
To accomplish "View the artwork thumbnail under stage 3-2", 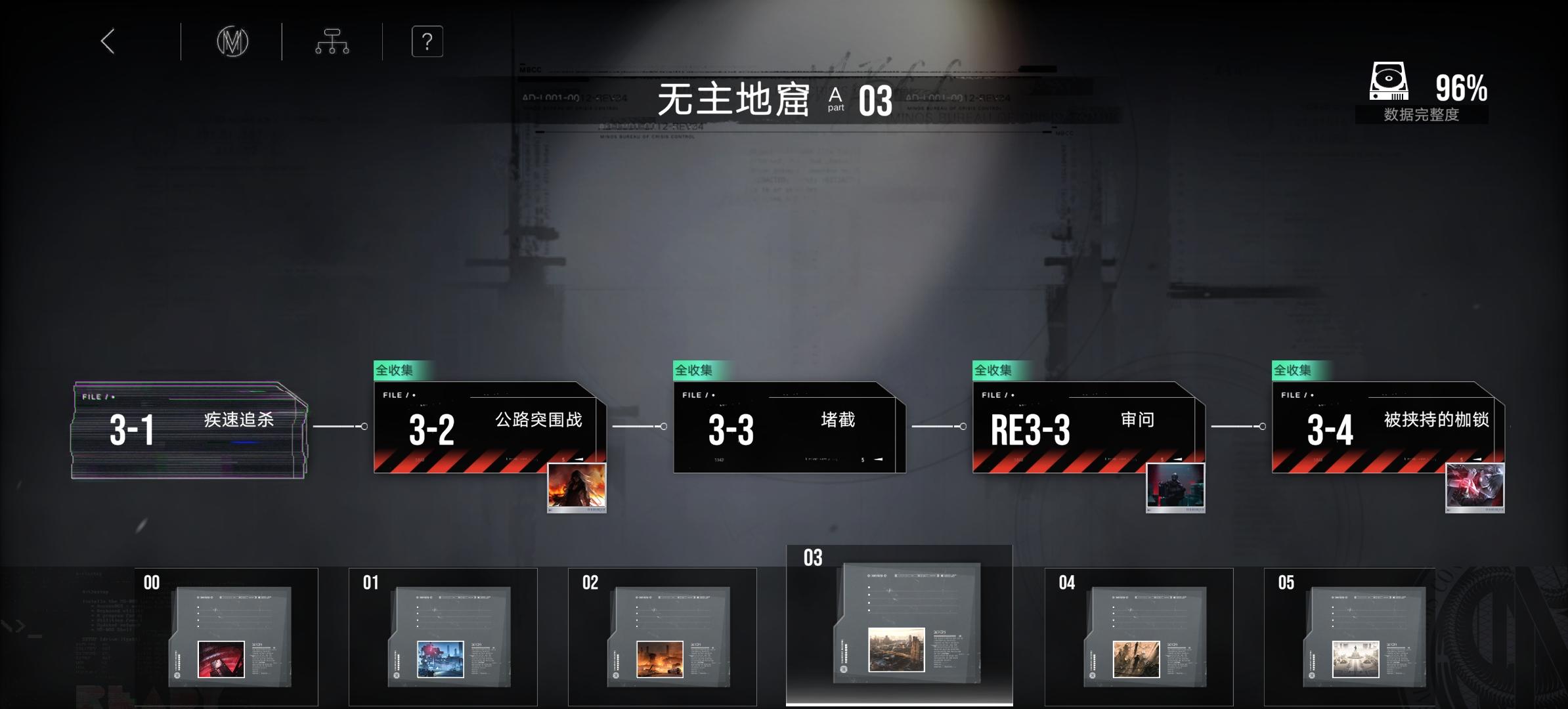I will point(576,487).
